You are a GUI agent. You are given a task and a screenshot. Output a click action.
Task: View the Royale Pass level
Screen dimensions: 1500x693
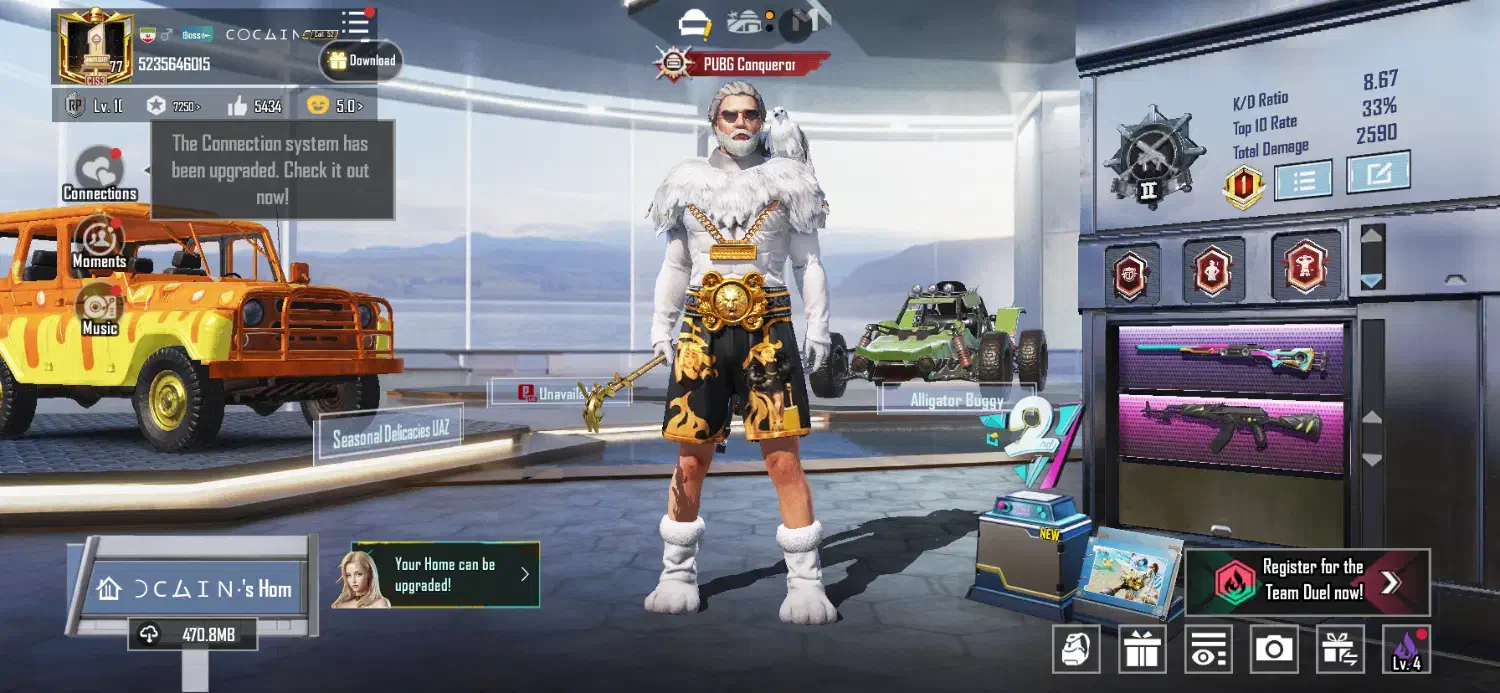pyautogui.click(x=95, y=105)
